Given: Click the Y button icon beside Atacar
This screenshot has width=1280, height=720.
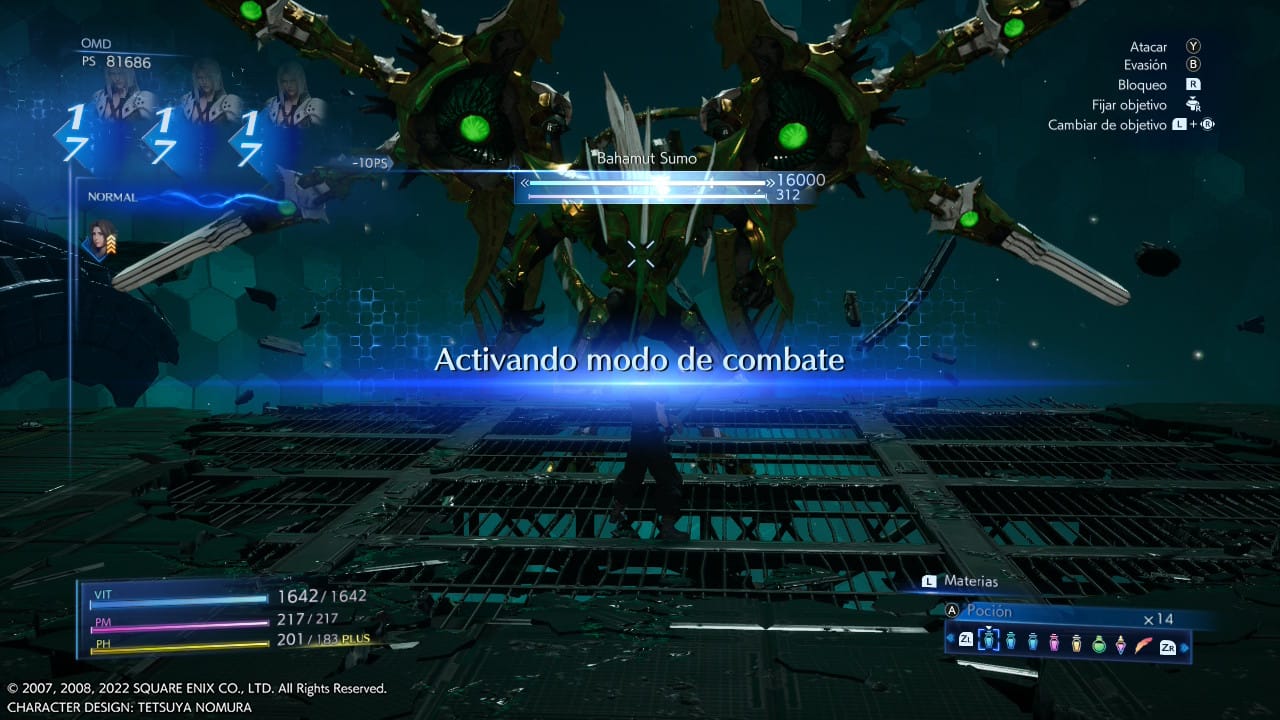Looking at the screenshot, I should [x=1192, y=46].
